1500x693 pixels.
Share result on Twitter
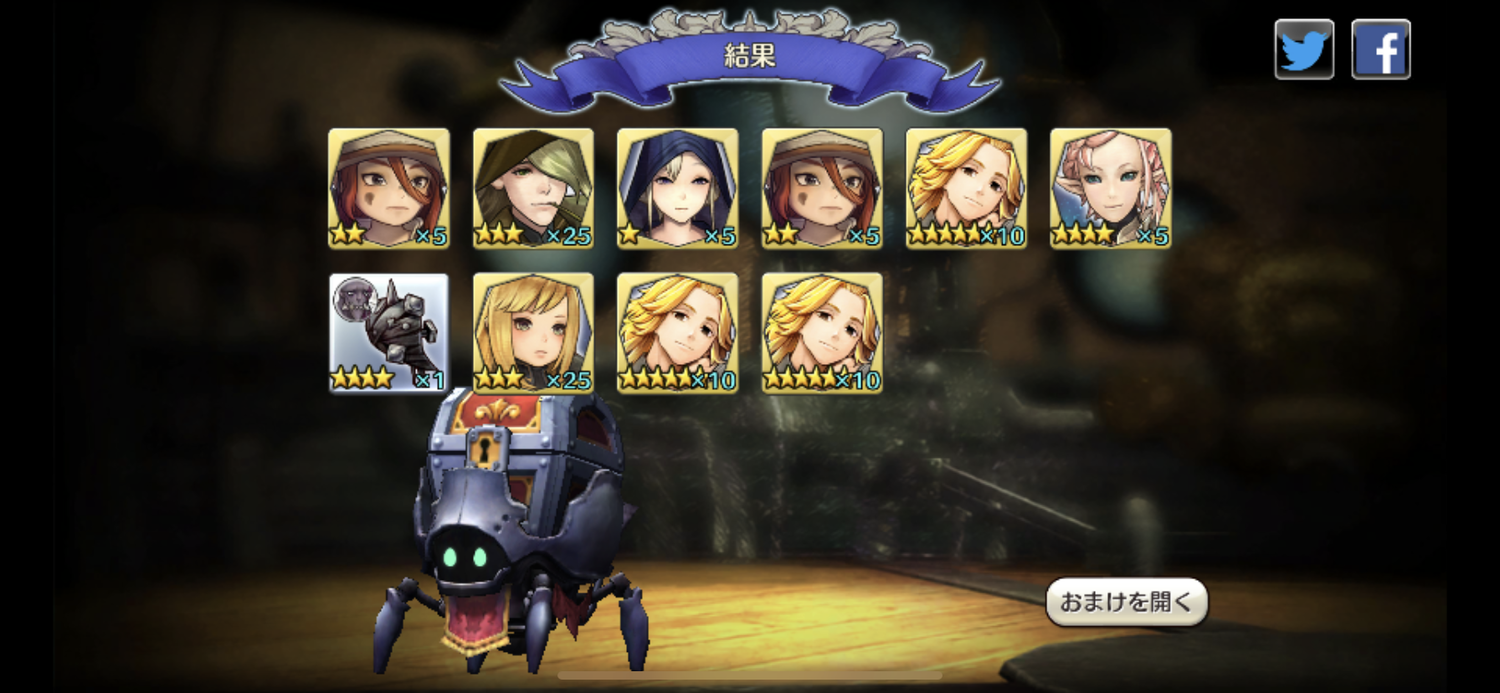(1304, 49)
